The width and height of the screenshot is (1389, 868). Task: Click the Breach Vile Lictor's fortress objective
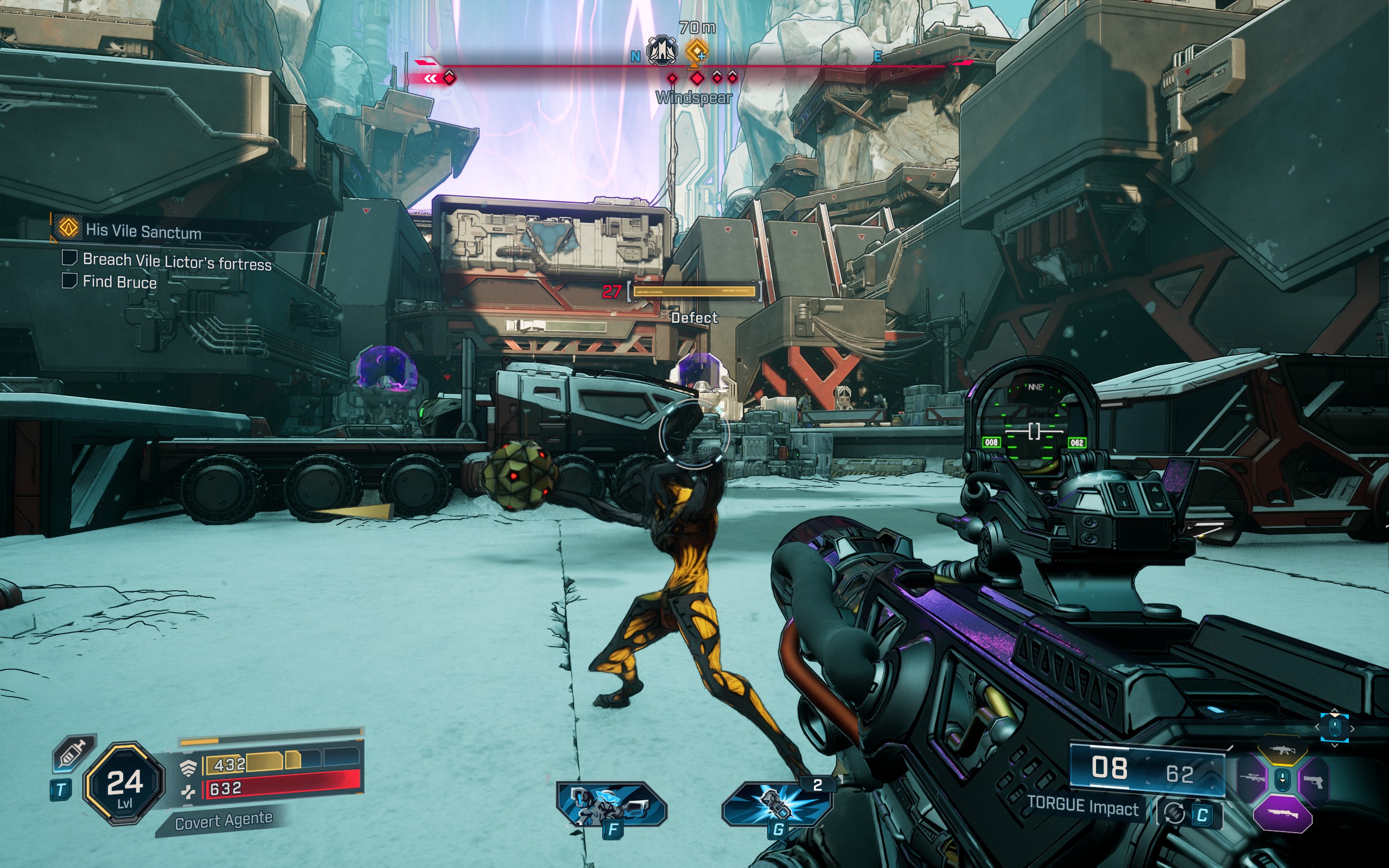(177, 262)
